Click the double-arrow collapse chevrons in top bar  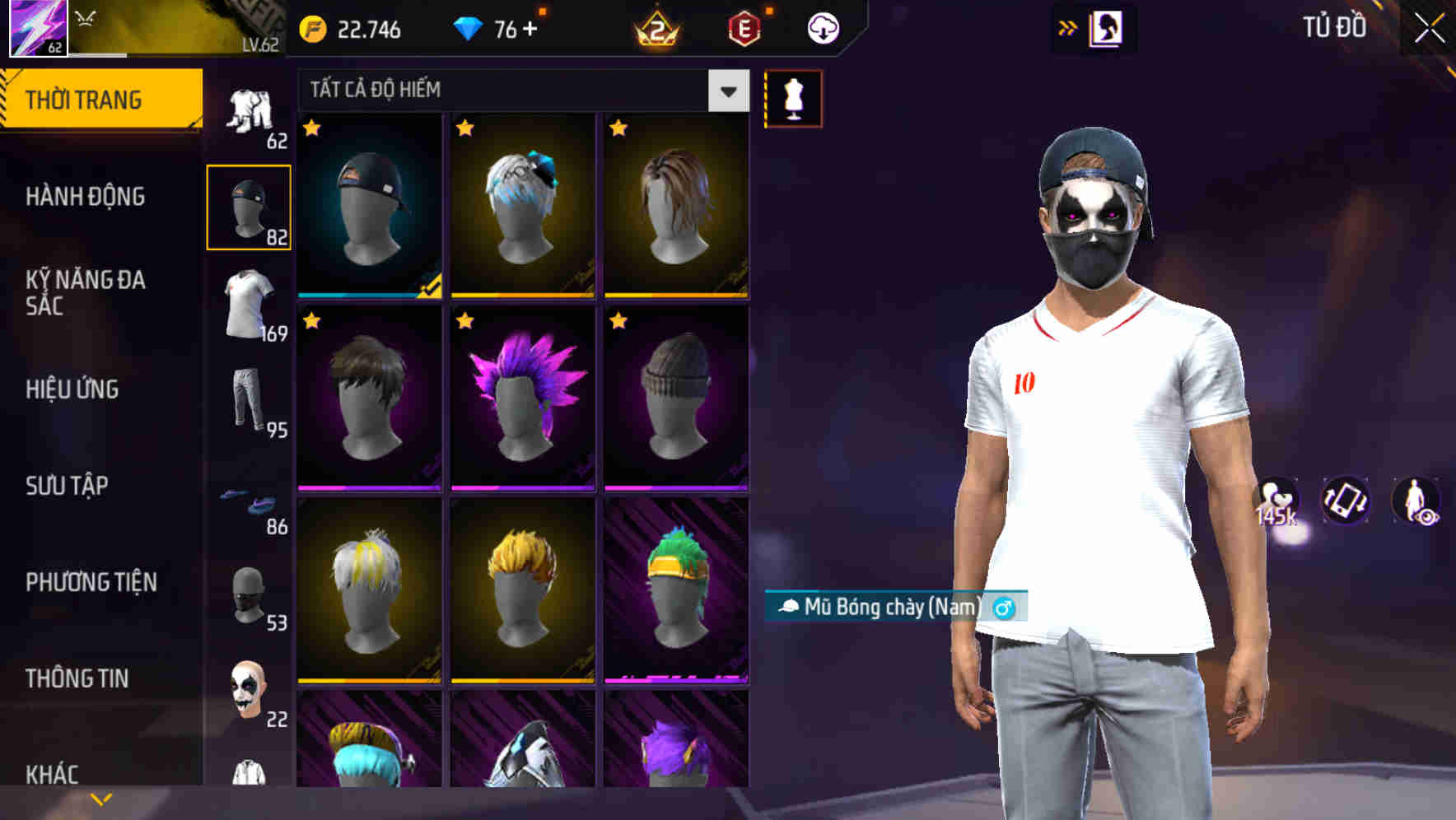(1069, 27)
